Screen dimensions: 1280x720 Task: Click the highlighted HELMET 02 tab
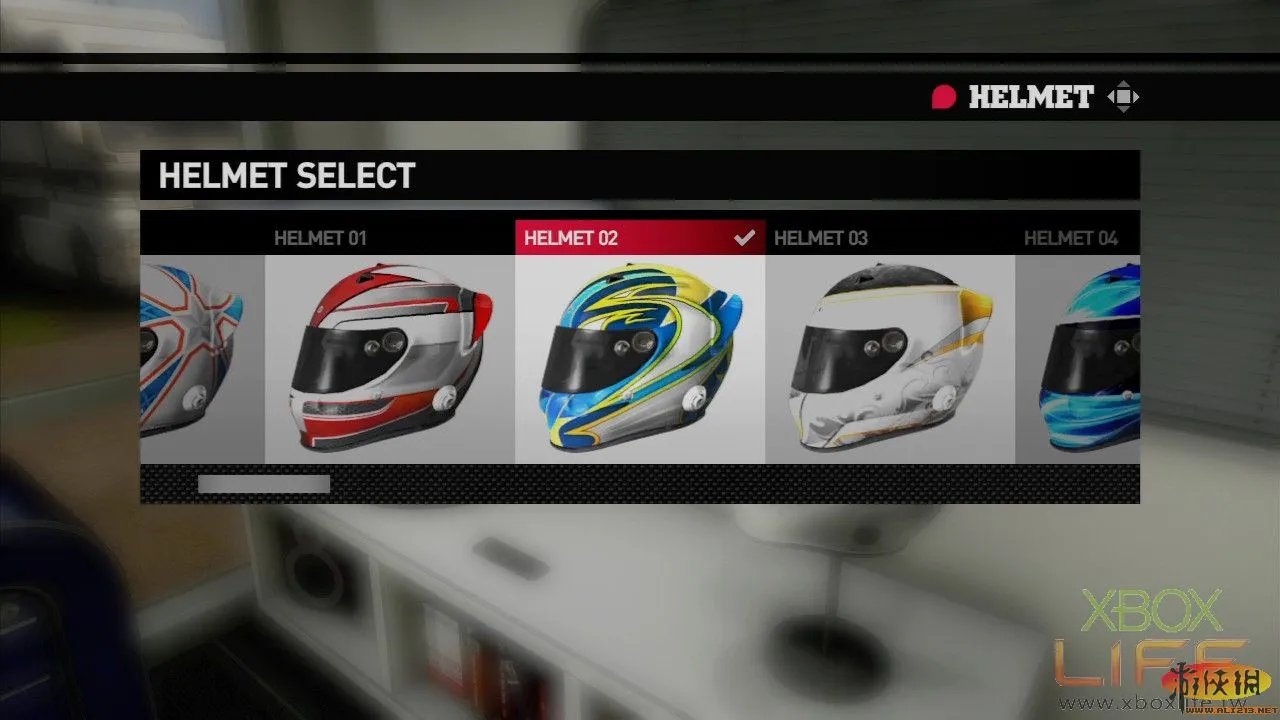(572, 238)
